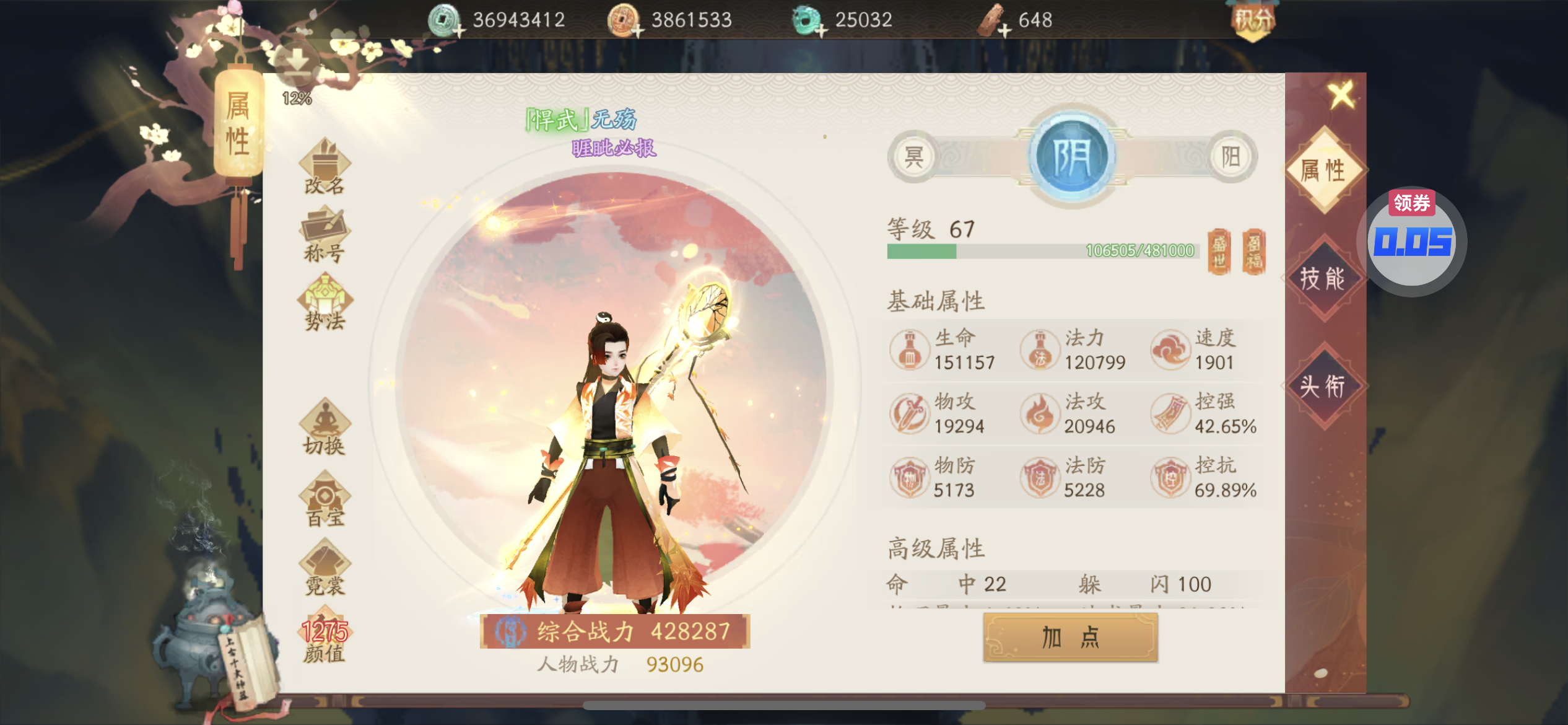Open the 头衔 title rank tab
The height and width of the screenshot is (725, 1568).
click(x=1323, y=387)
